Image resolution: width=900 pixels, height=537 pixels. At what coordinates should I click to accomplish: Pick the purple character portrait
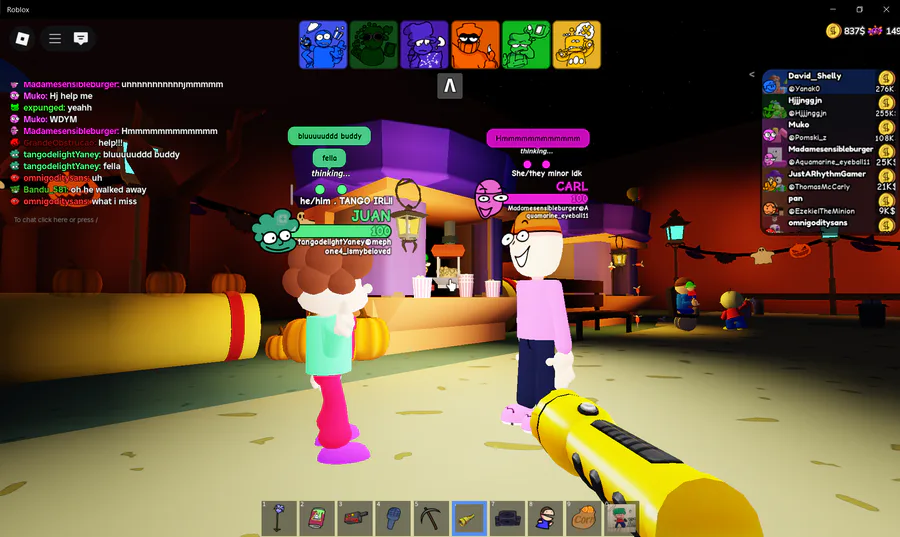pos(424,45)
